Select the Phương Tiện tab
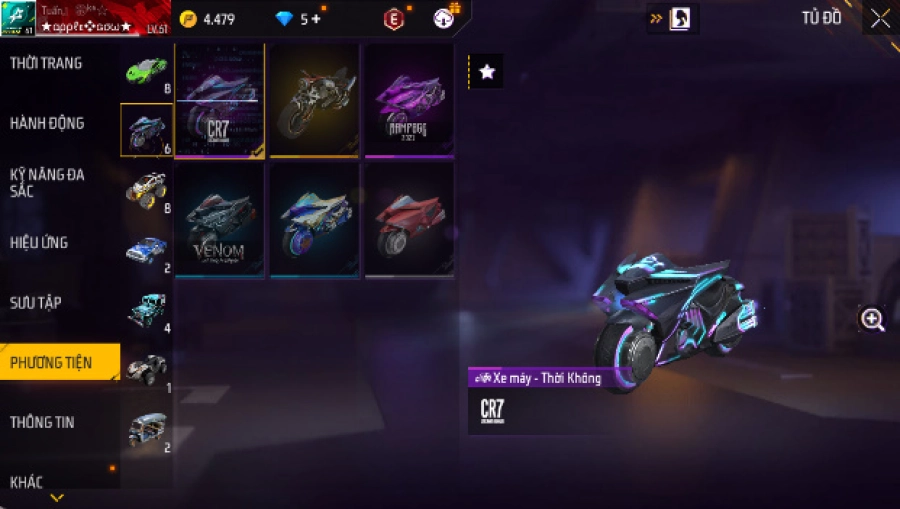This screenshot has height=509, width=900. 51,362
